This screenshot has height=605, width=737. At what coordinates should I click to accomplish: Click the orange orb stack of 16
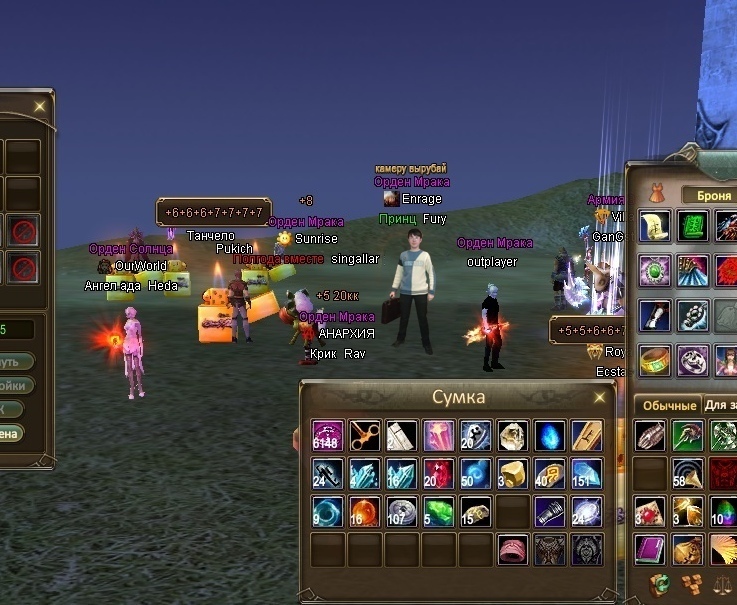(x=365, y=511)
